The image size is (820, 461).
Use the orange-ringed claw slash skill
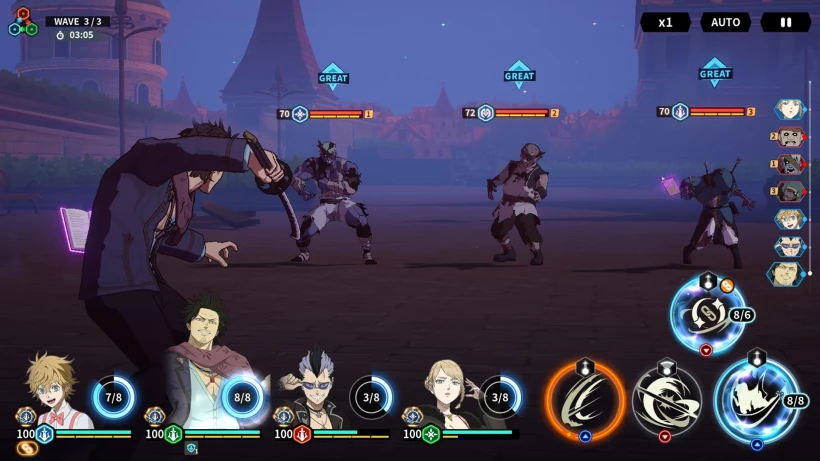[585, 401]
